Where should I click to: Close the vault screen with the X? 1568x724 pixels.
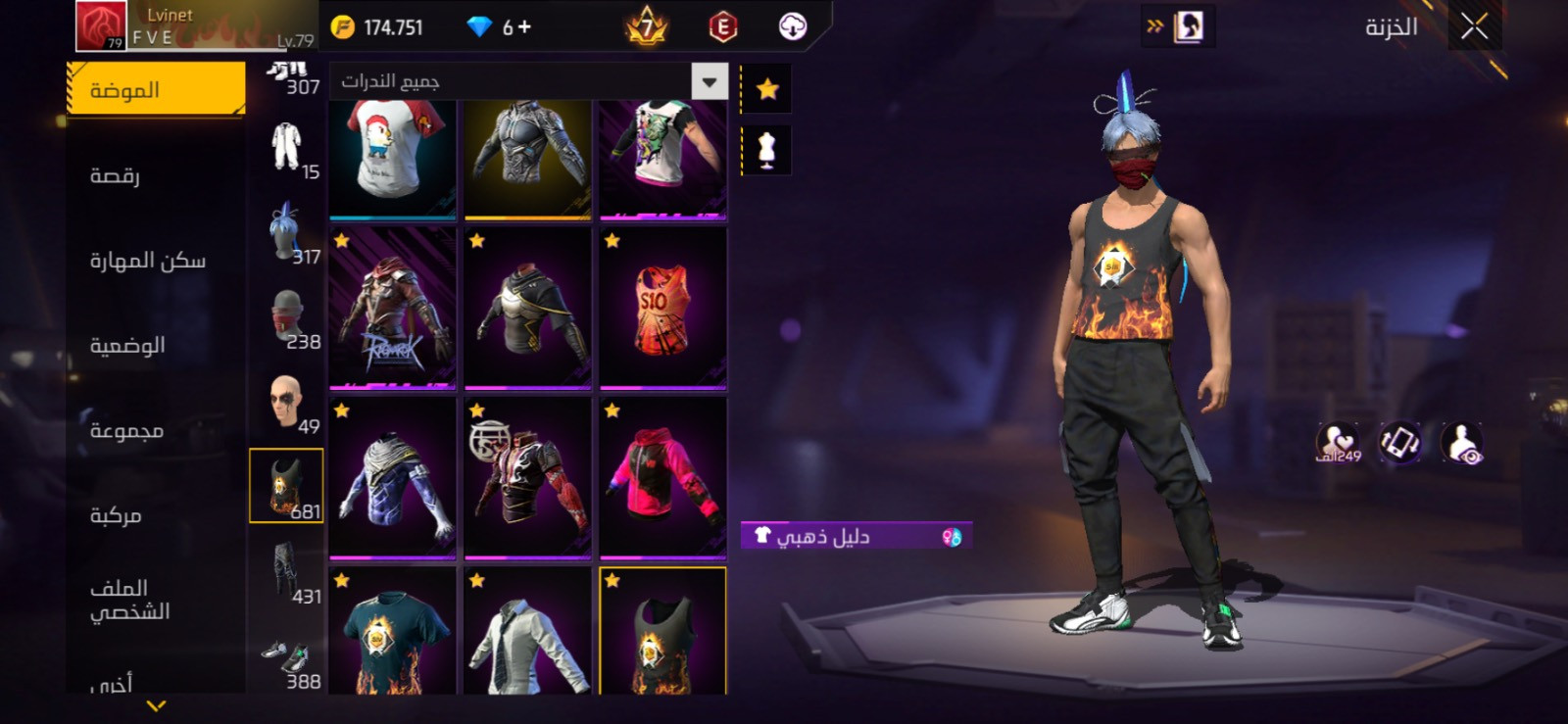coord(1474,26)
